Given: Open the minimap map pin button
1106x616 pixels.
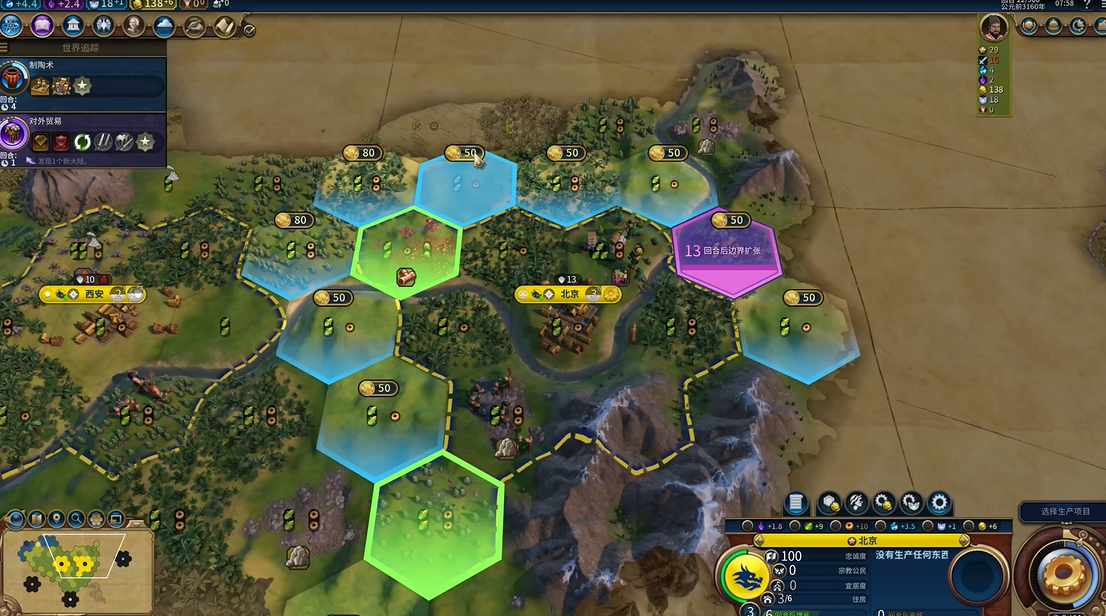Looking at the screenshot, I should (x=57, y=518).
